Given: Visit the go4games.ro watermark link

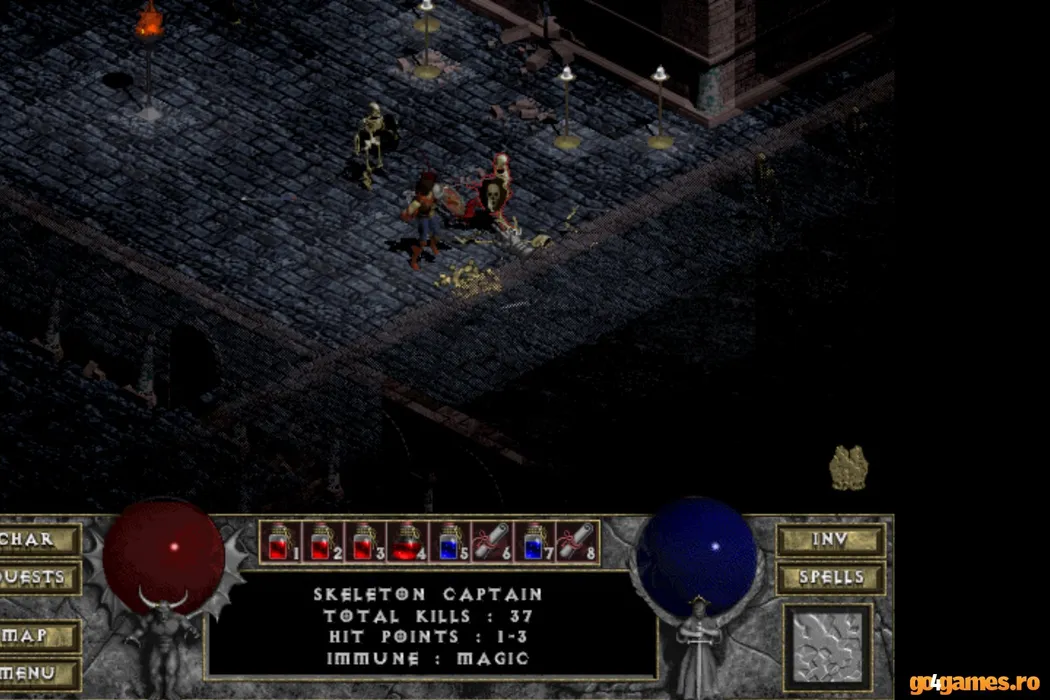Looking at the screenshot, I should click(975, 684).
